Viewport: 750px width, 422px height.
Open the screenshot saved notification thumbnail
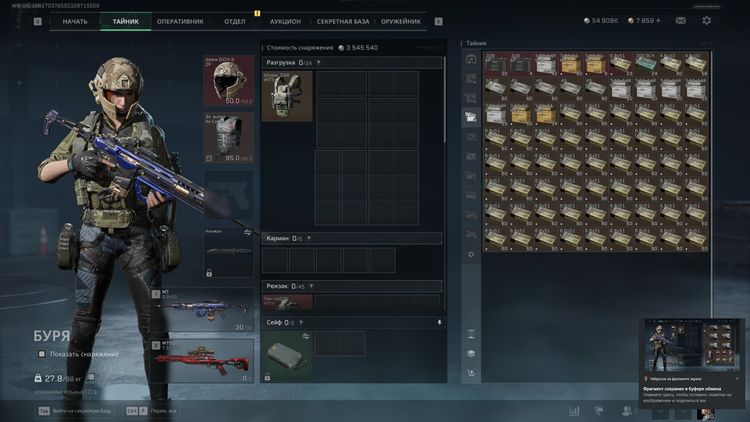point(693,344)
